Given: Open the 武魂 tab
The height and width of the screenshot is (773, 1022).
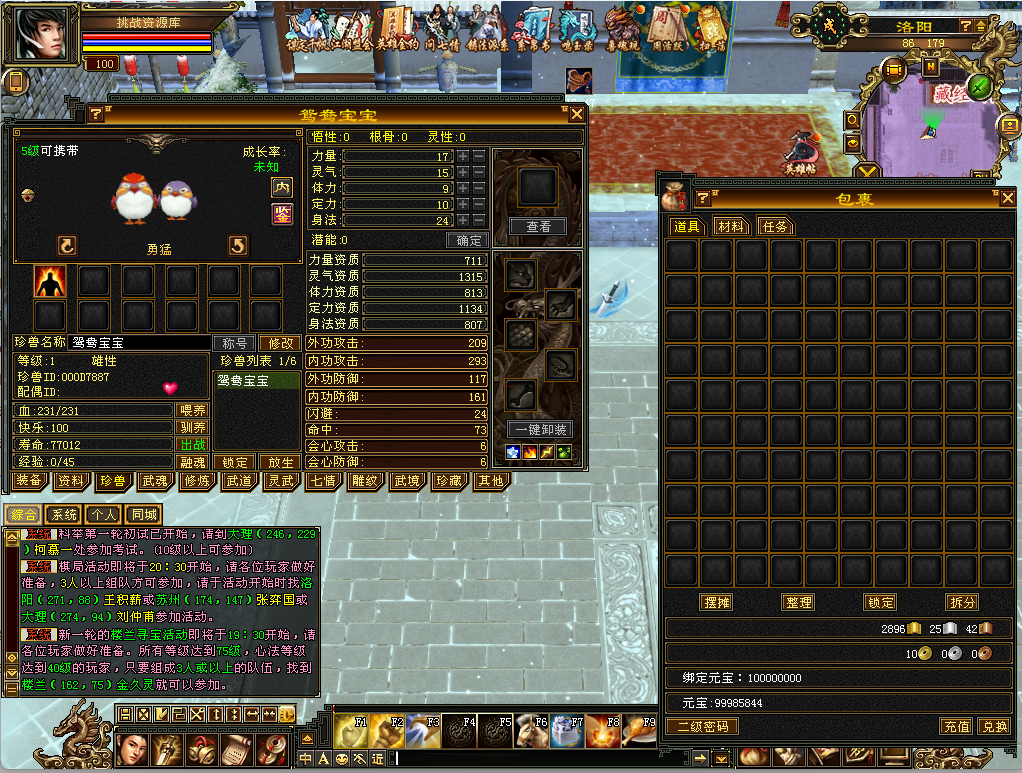Looking at the screenshot, I should [x=154, y=481].
